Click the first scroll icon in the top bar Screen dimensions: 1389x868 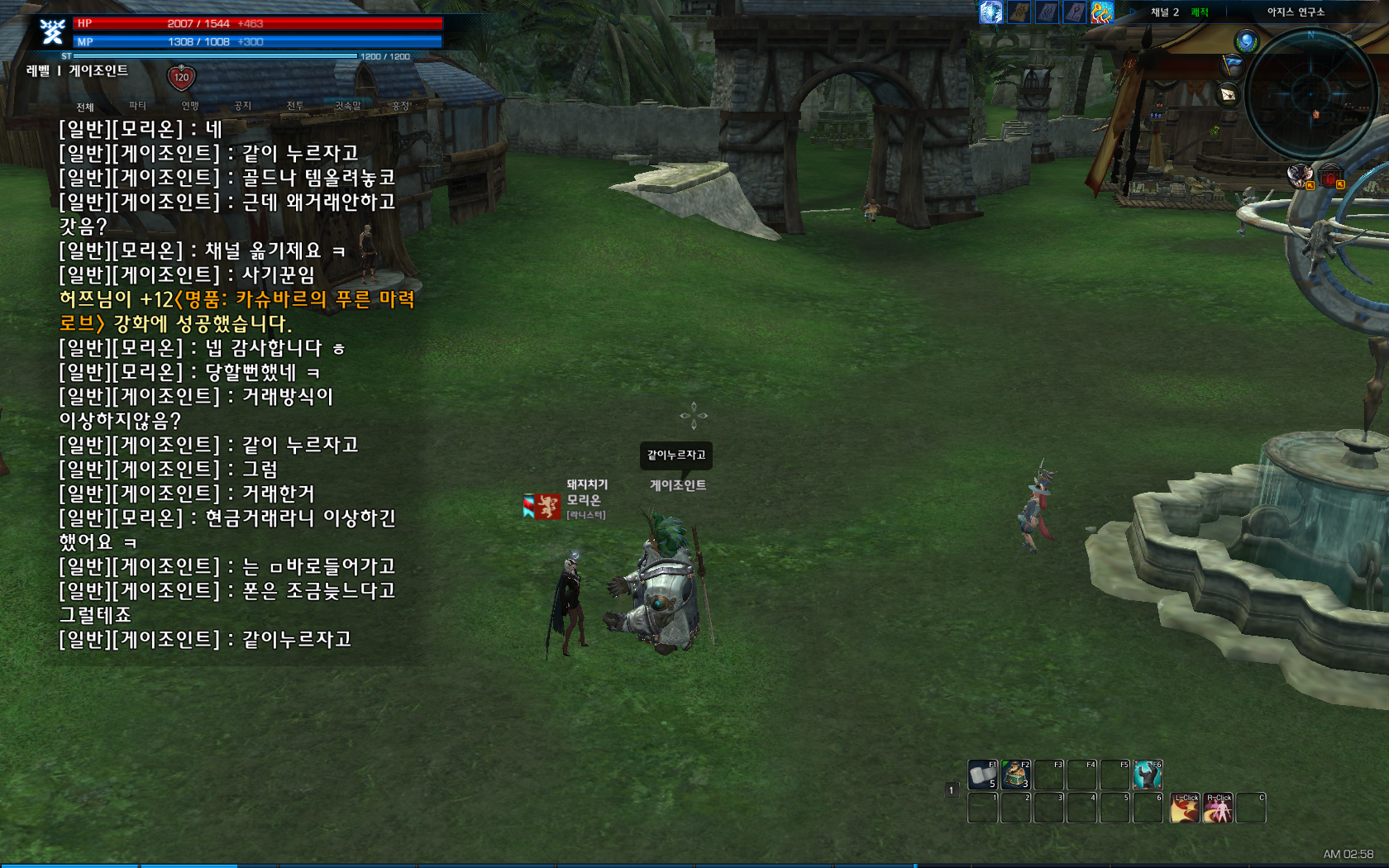click(1019, 13)
